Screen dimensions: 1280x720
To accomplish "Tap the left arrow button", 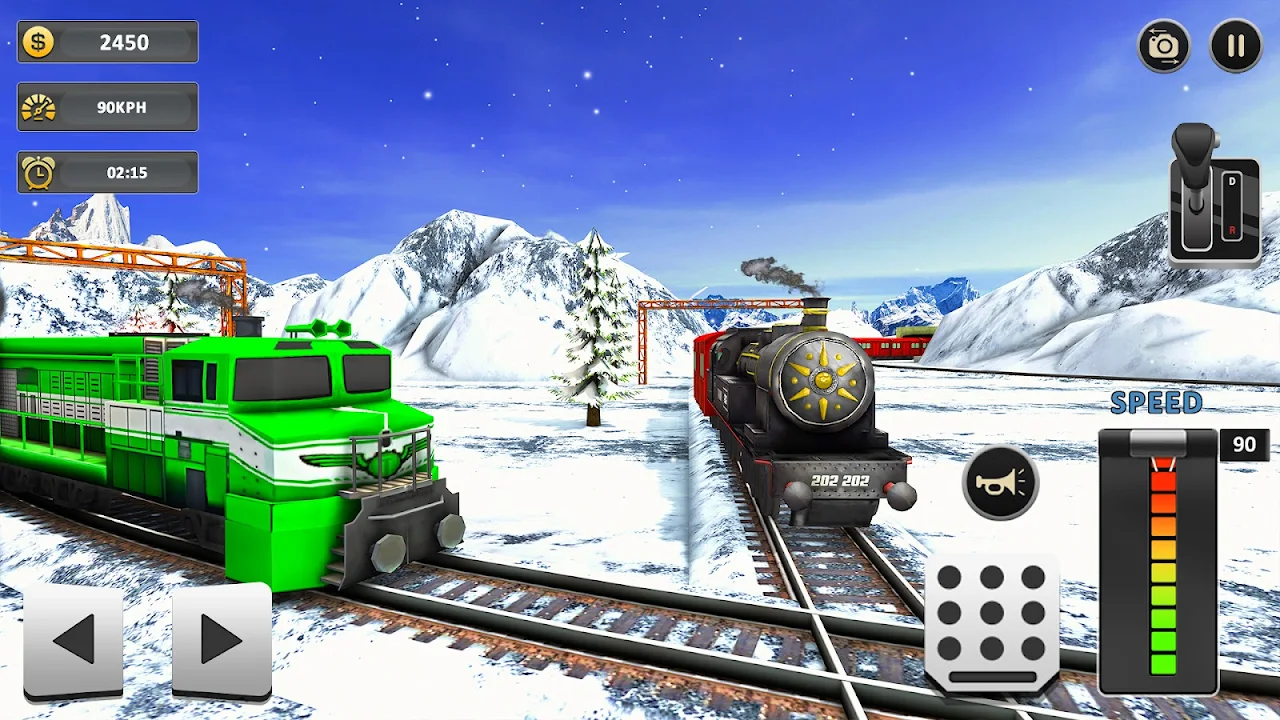I will coord(73,640).
